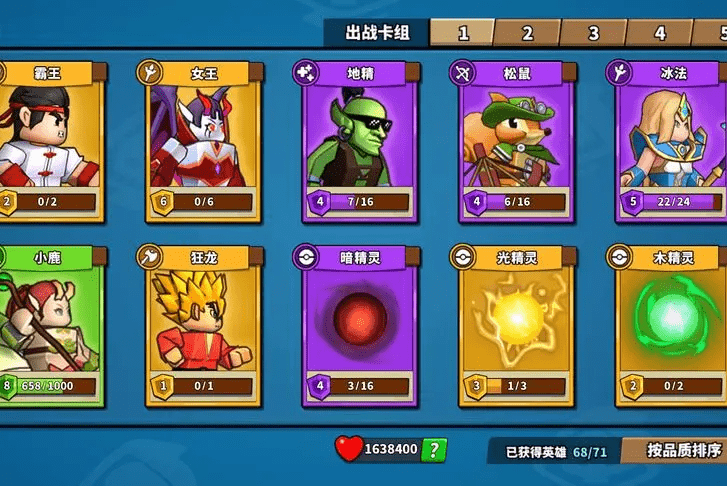Switch to deck tab 3
This screenshot has width=727, height=486.
point(592,33)
